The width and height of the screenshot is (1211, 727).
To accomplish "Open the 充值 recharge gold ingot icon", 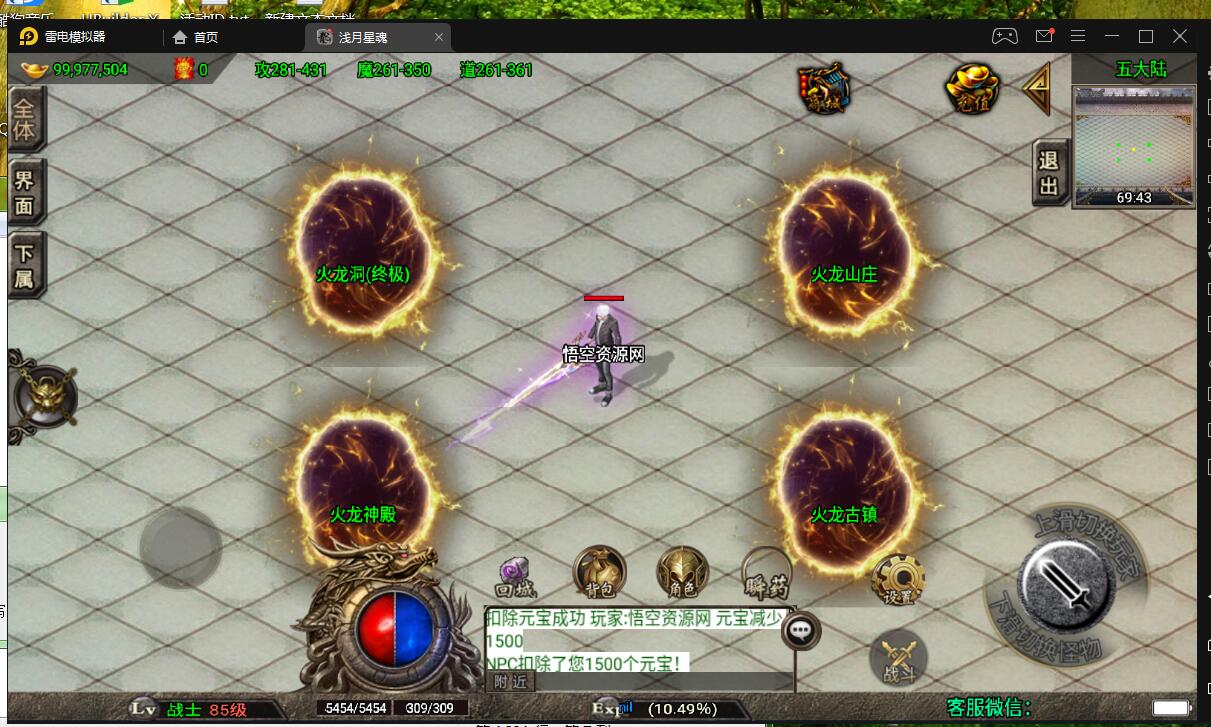I will [x=972, y=89].
